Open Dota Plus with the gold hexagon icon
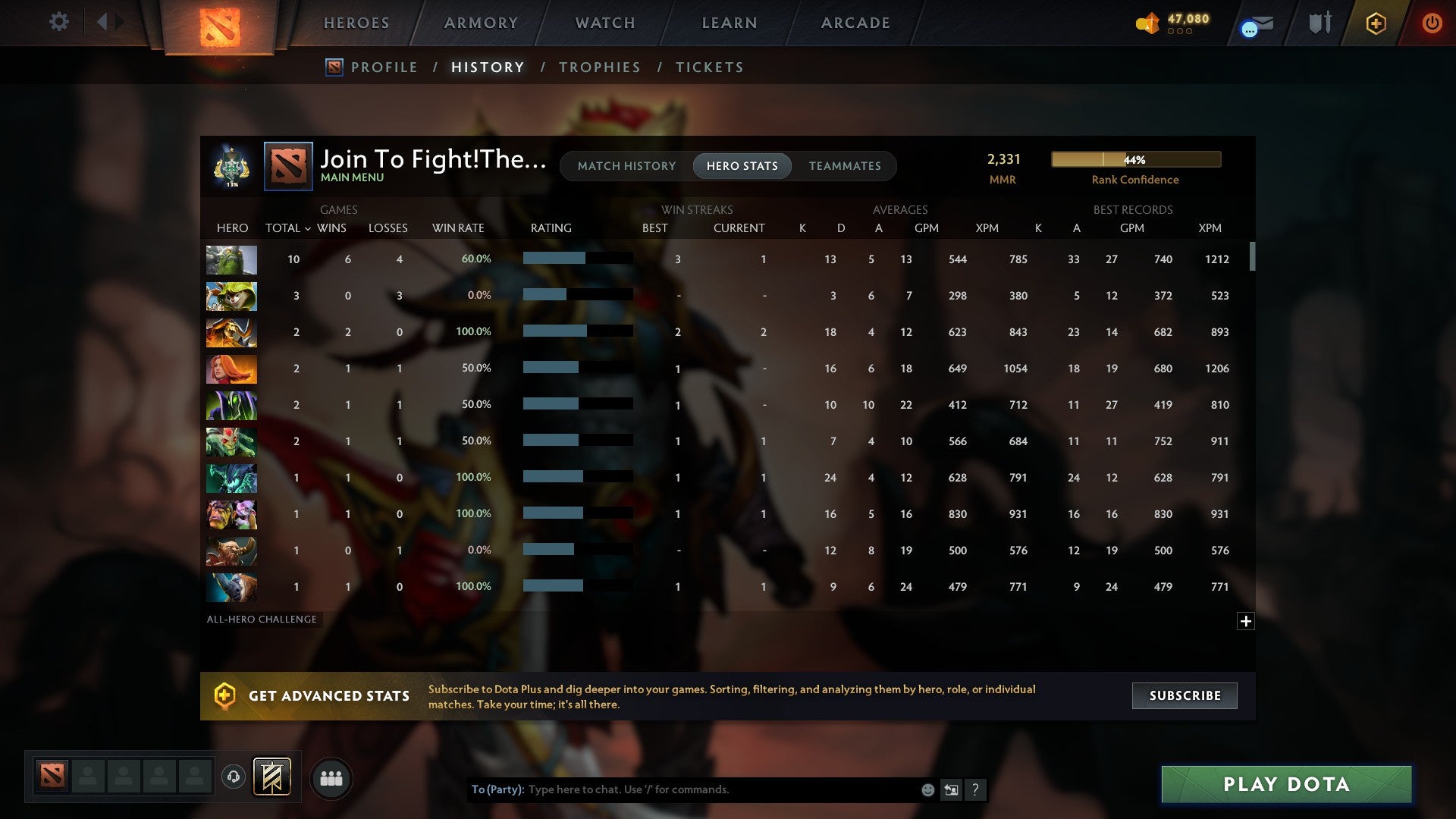This screenshot has height=819, width=1456. coord(1375,23)
